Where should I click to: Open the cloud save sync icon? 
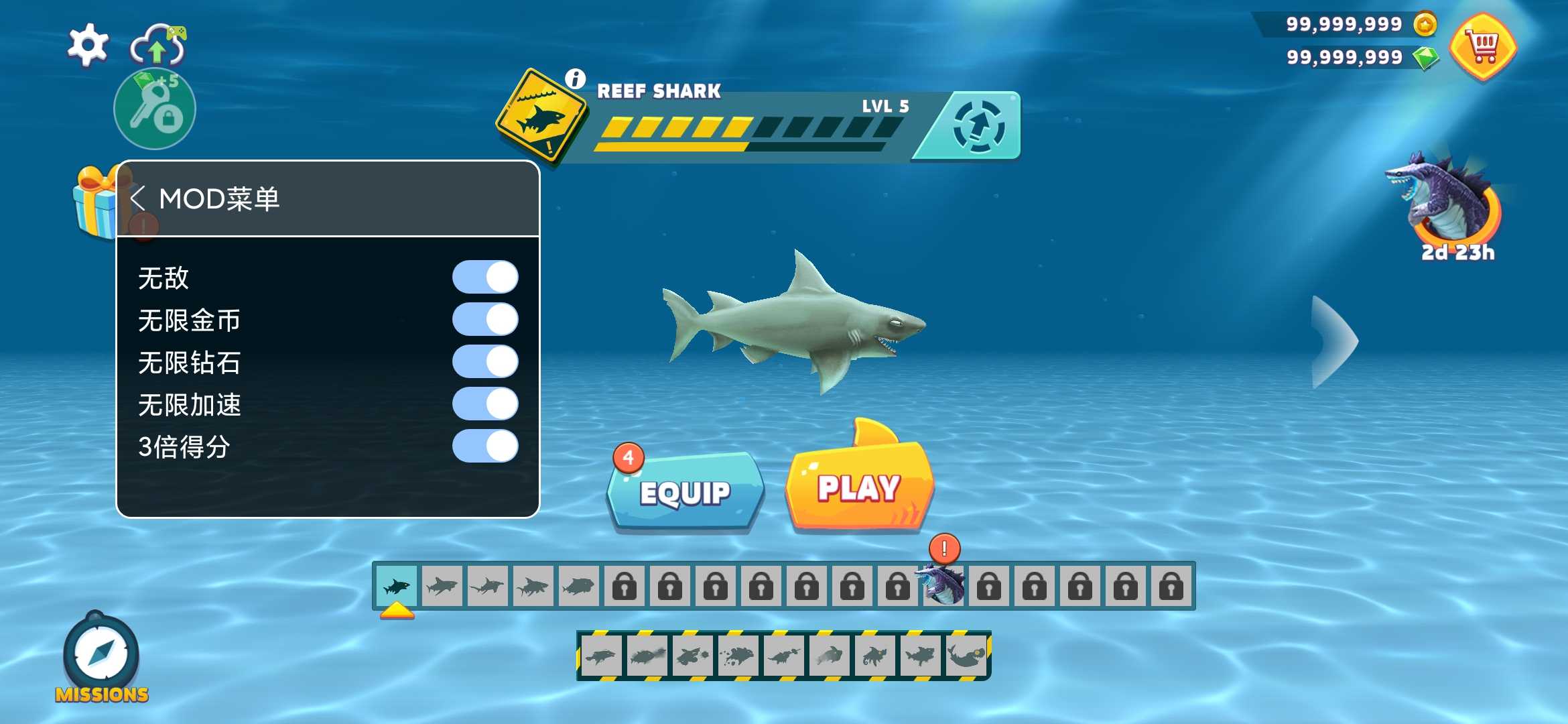click(x=157, y=46)
